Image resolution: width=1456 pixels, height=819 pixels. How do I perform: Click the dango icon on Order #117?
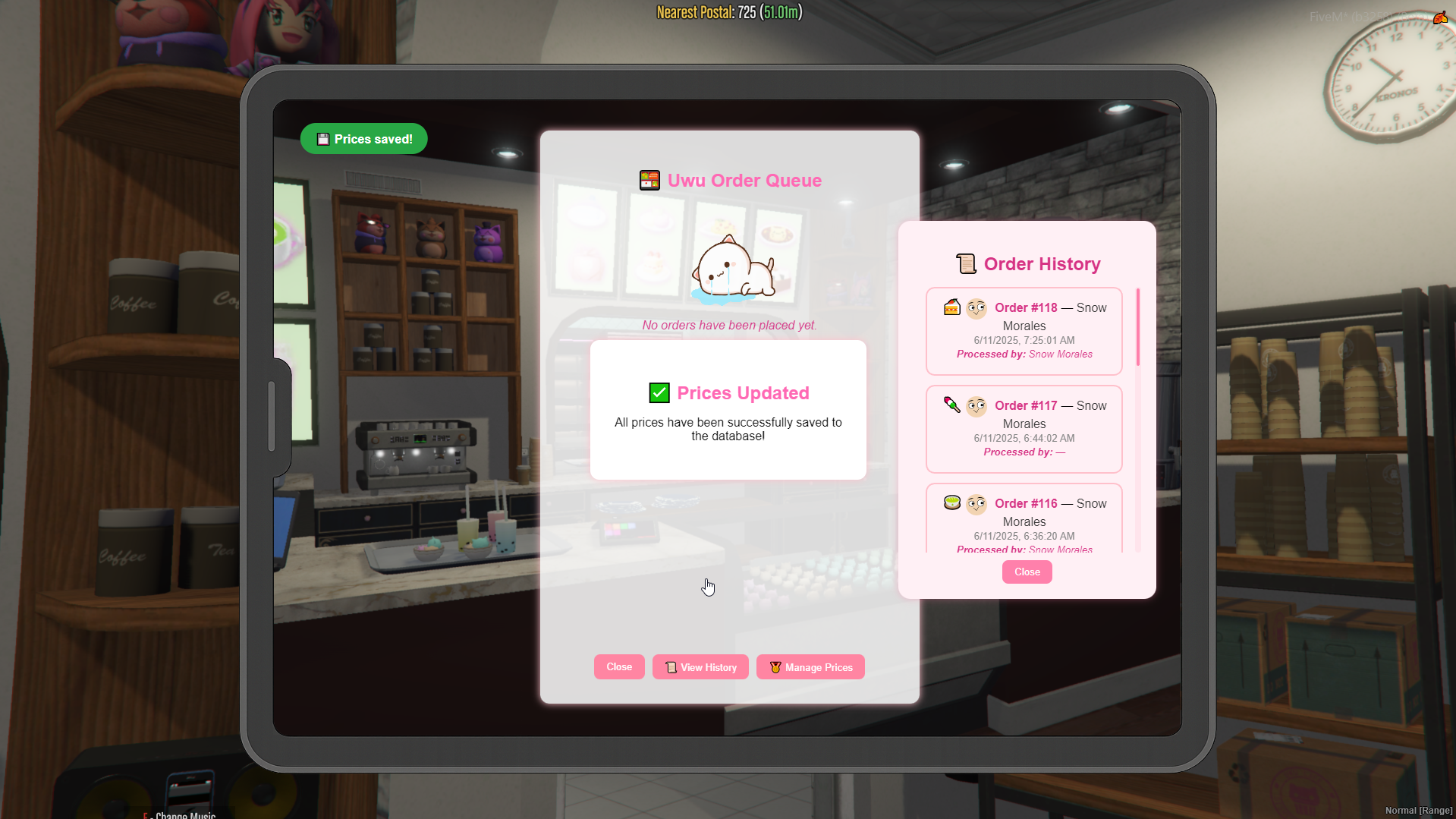click(x=951, y=405)
